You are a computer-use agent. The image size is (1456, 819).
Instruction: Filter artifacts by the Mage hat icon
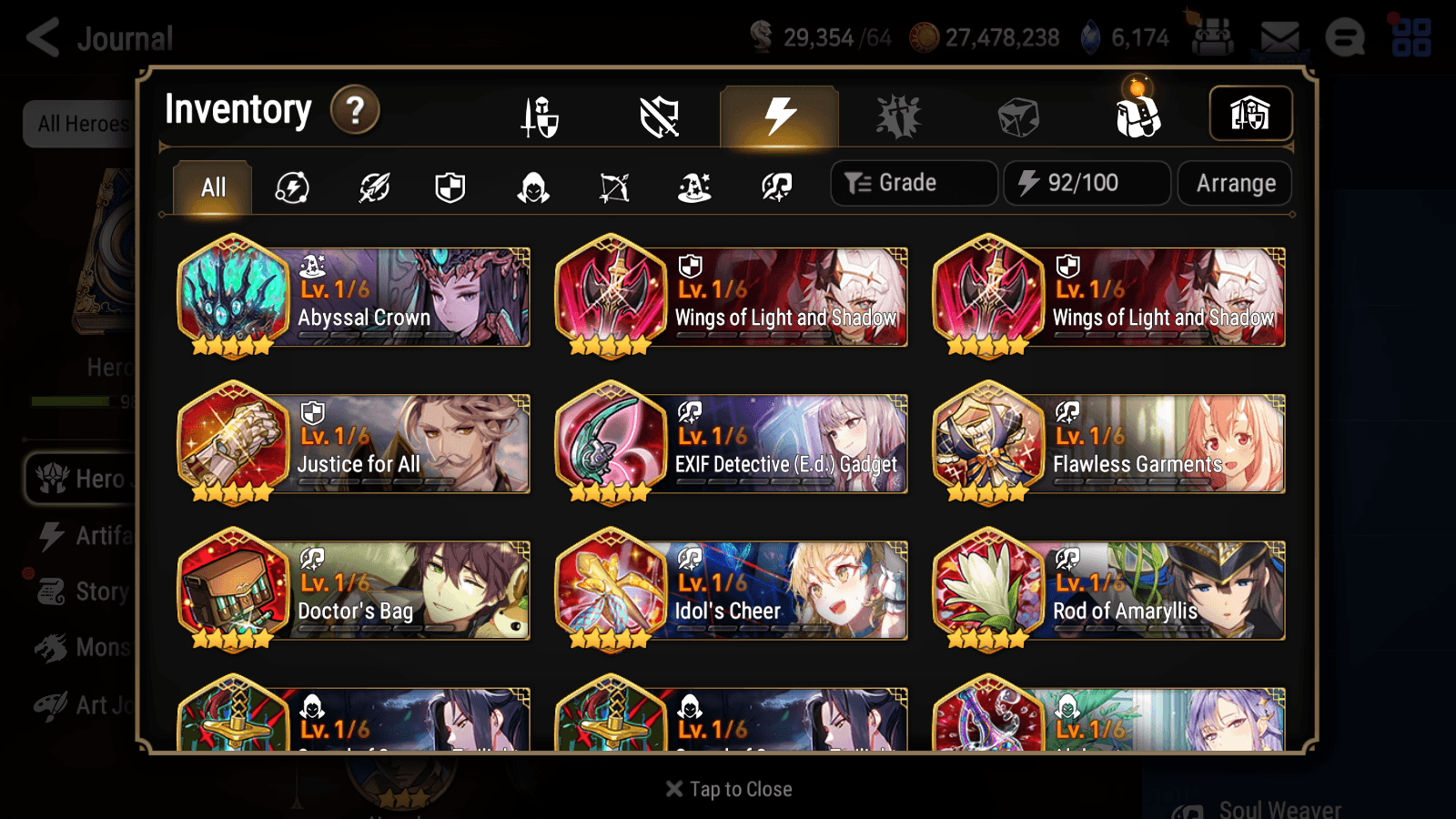click(x=694, y=187)
